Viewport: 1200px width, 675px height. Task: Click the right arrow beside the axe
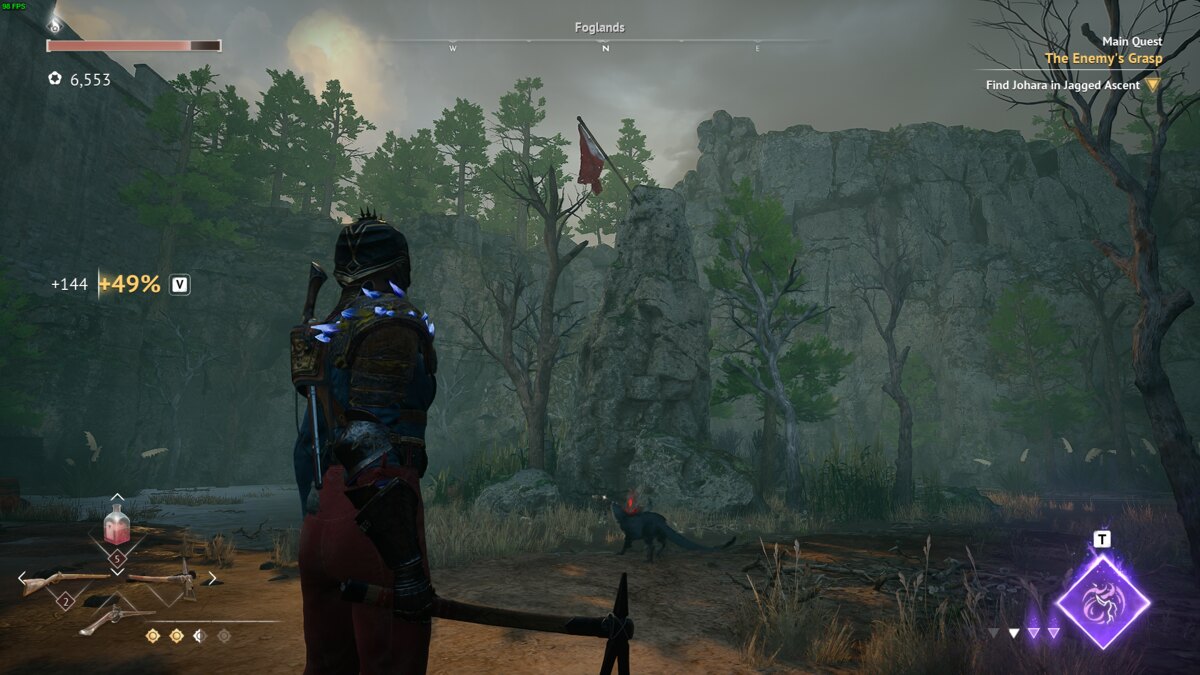point(212,578)
